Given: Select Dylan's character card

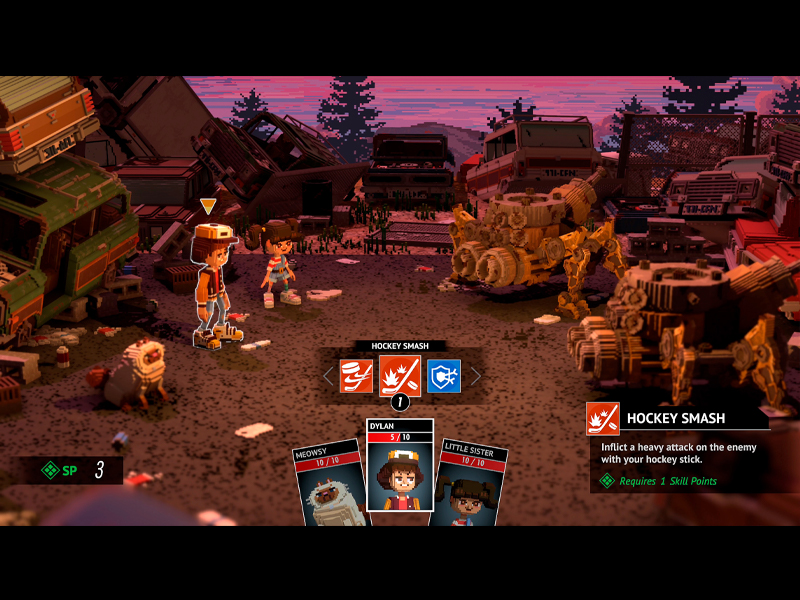Looking at the screenshot, I should [x=400, y=470].
